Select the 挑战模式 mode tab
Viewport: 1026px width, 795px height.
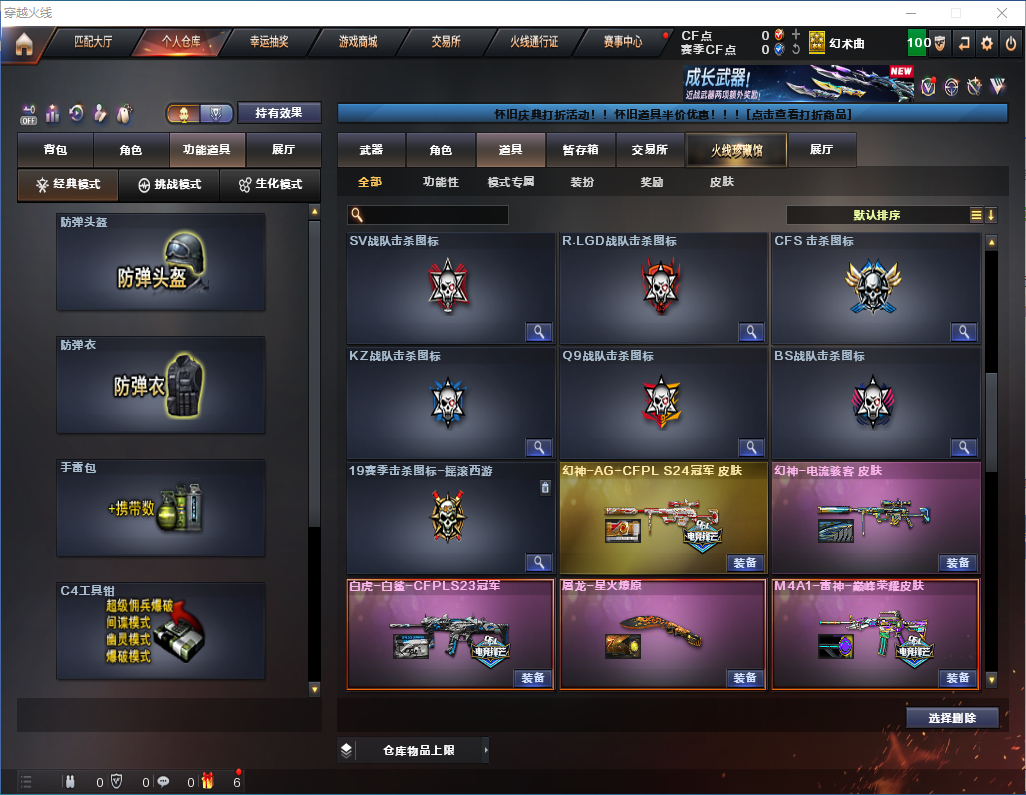[x=169, y=185]
